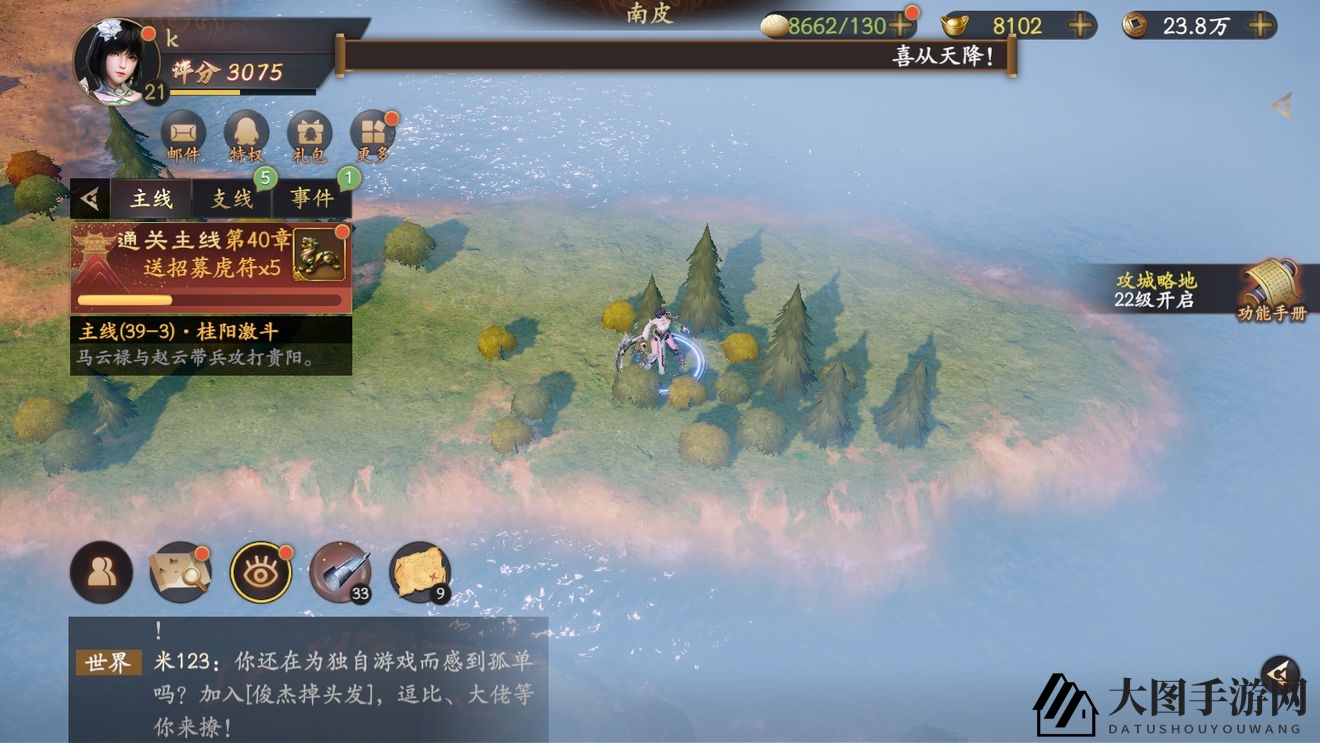Open the world map magnifier icon
1320x743 pixels.
(180, 571)
